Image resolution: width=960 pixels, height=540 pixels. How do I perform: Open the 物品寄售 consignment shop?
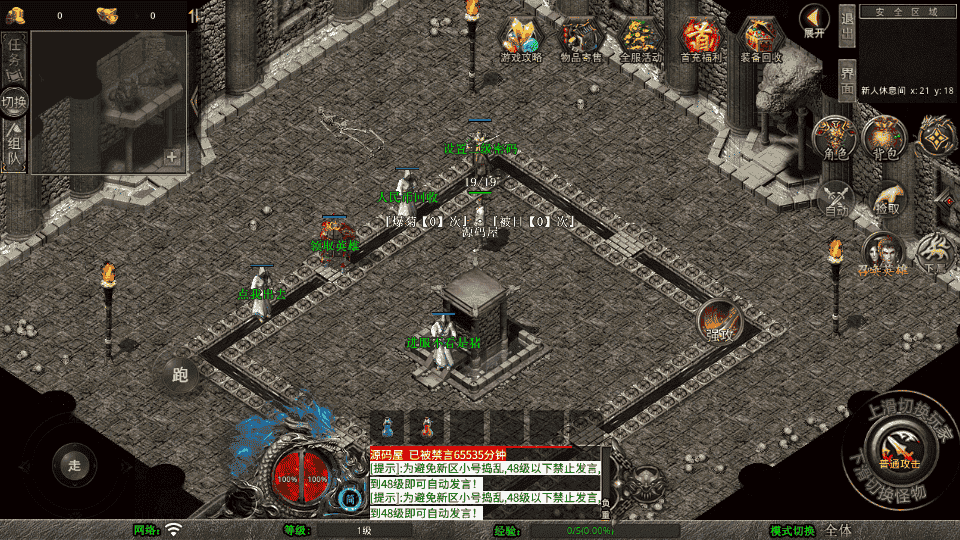pos(580,40)
